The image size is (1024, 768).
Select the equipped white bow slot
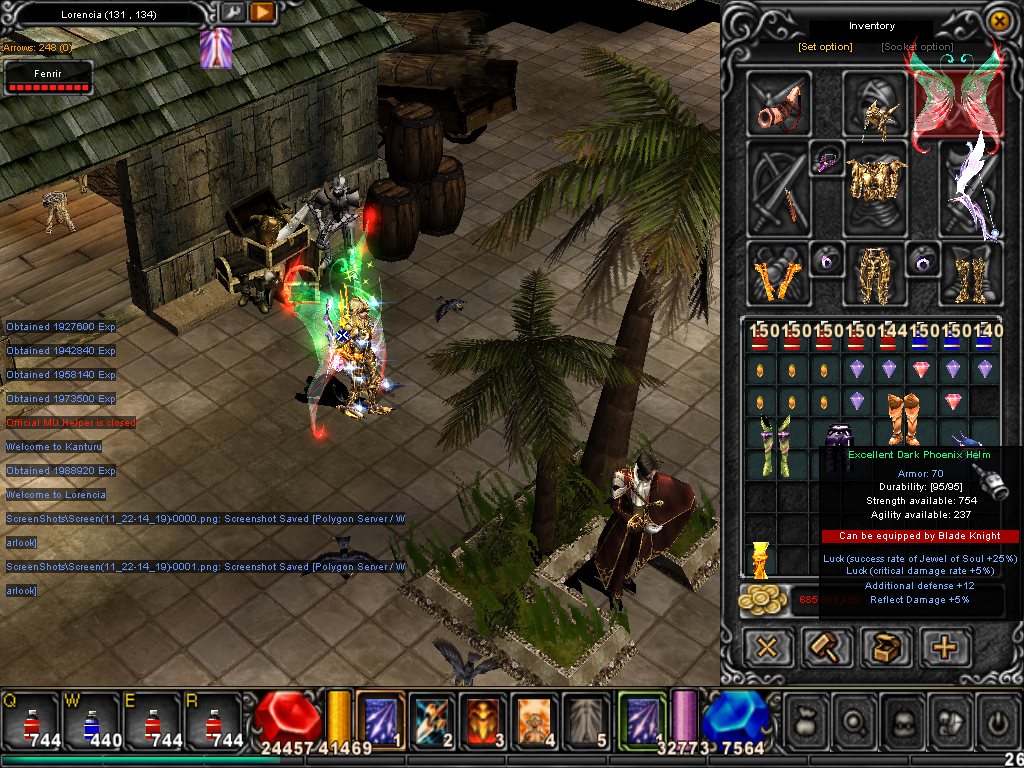(x=970, y=188)
